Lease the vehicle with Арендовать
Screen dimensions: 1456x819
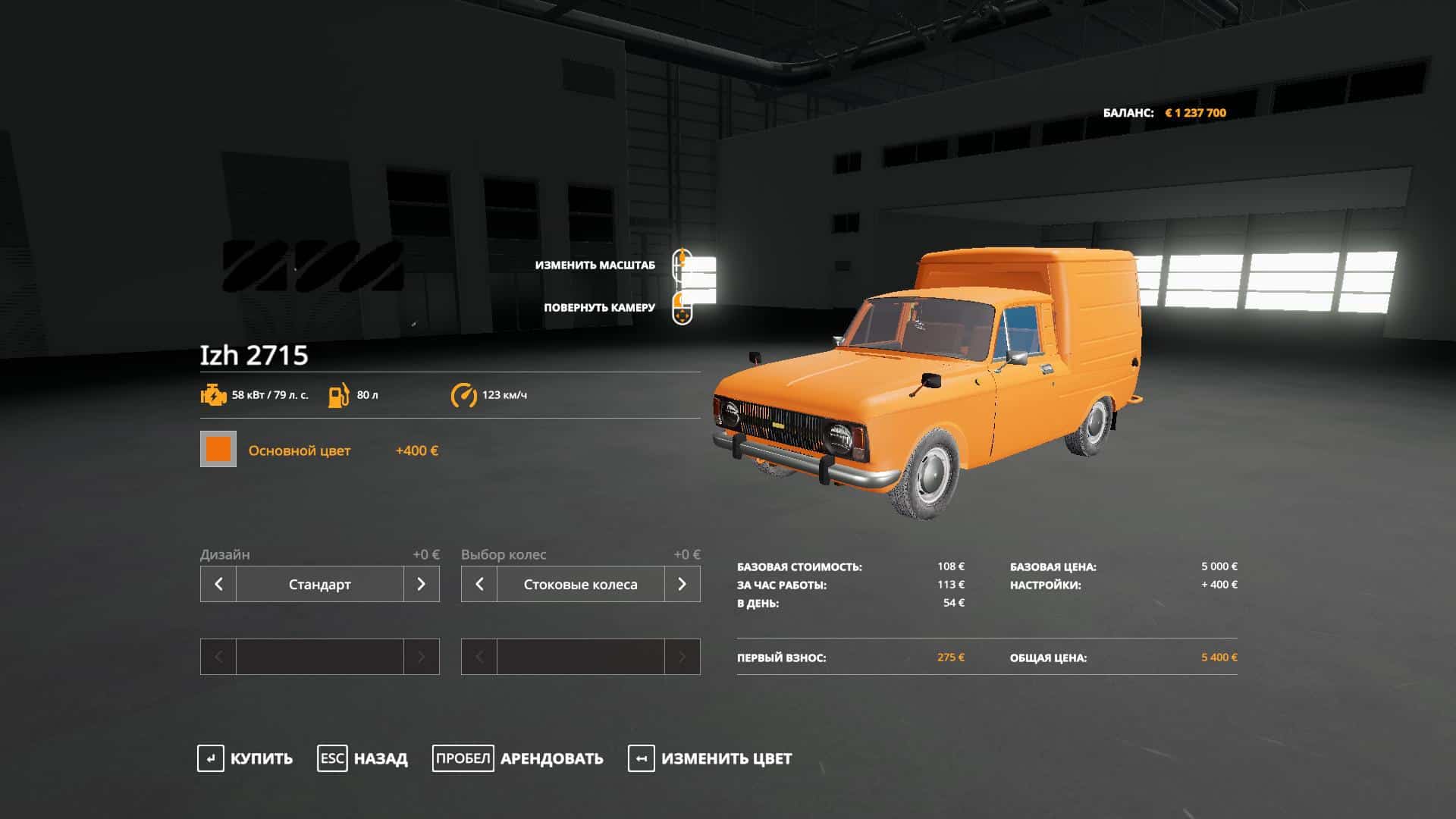coord(518,758)
